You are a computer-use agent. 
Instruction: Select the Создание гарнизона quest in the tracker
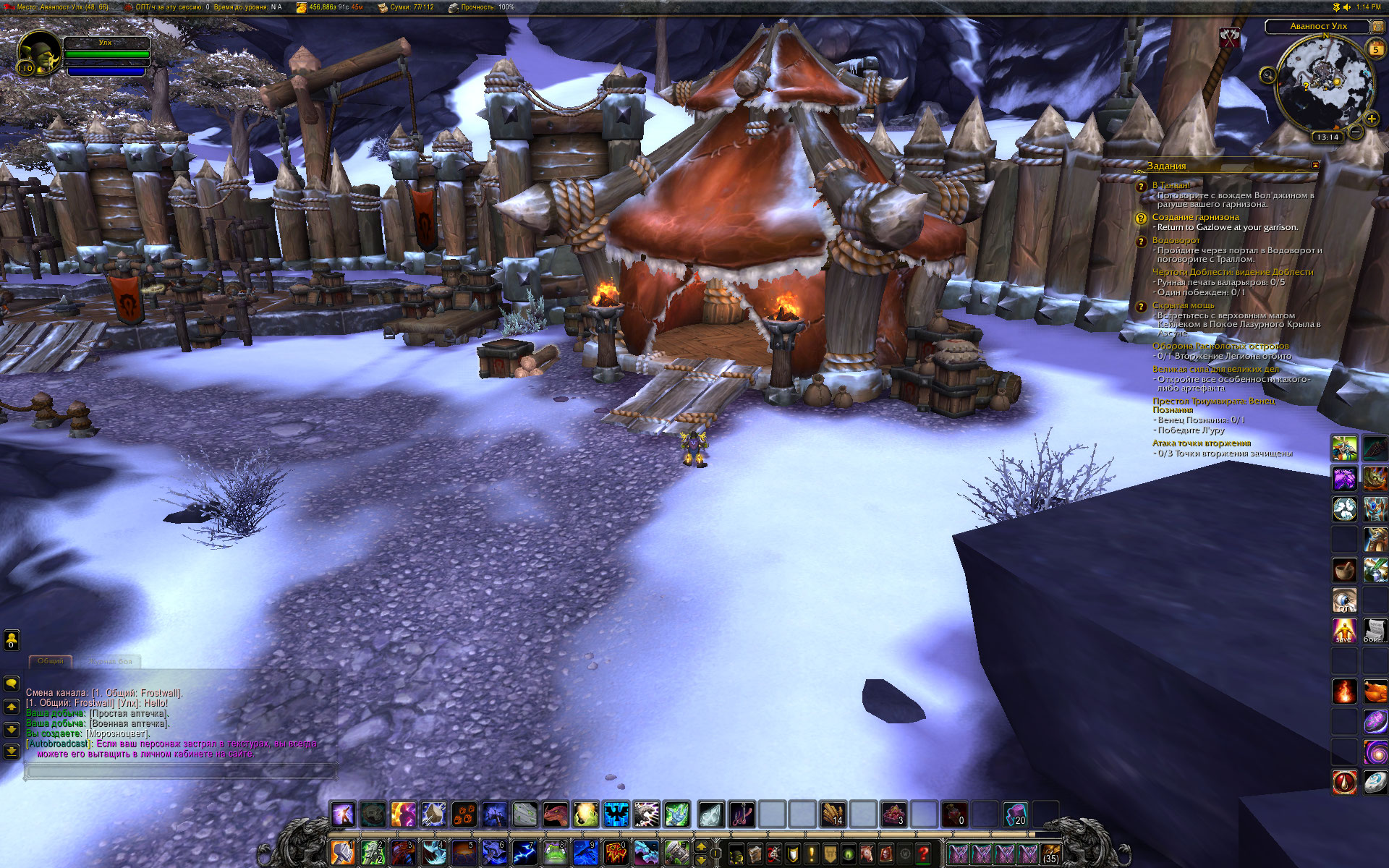tap(1195, 217)
